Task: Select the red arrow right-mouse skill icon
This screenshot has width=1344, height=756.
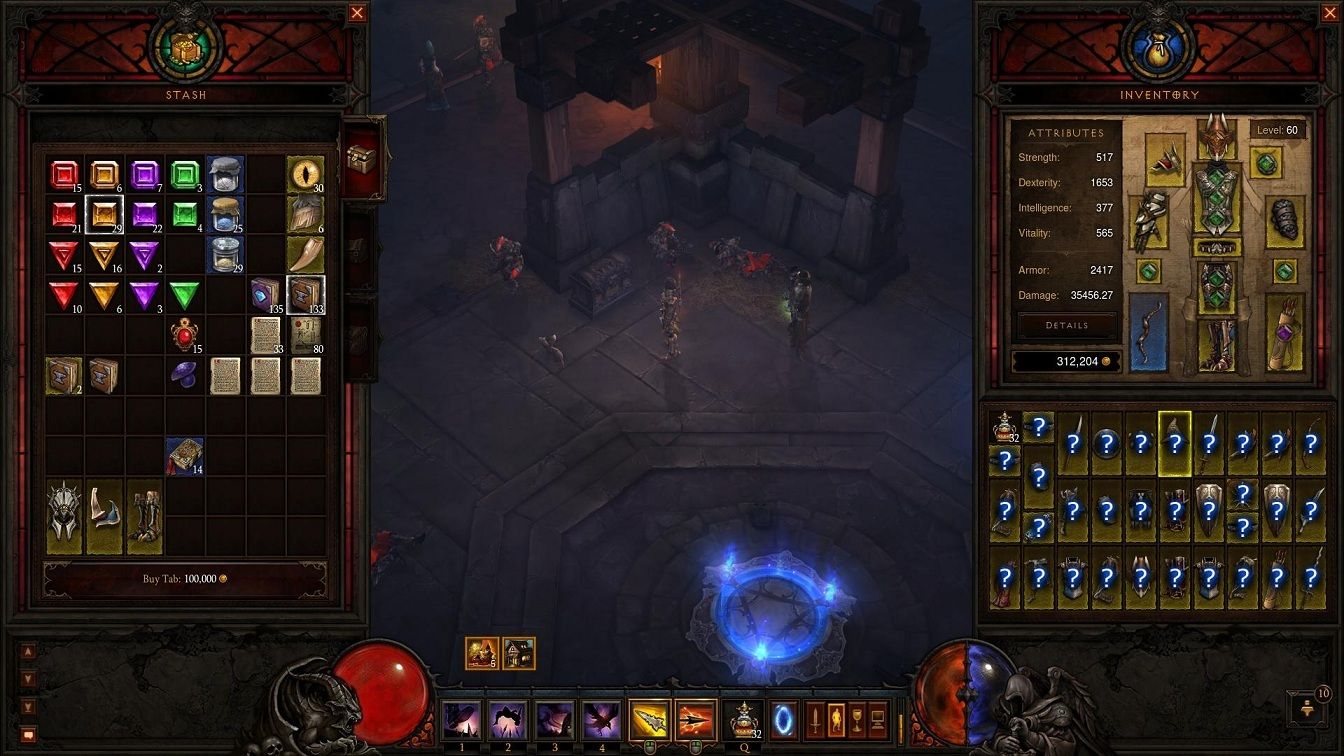Action: point(695,716)
